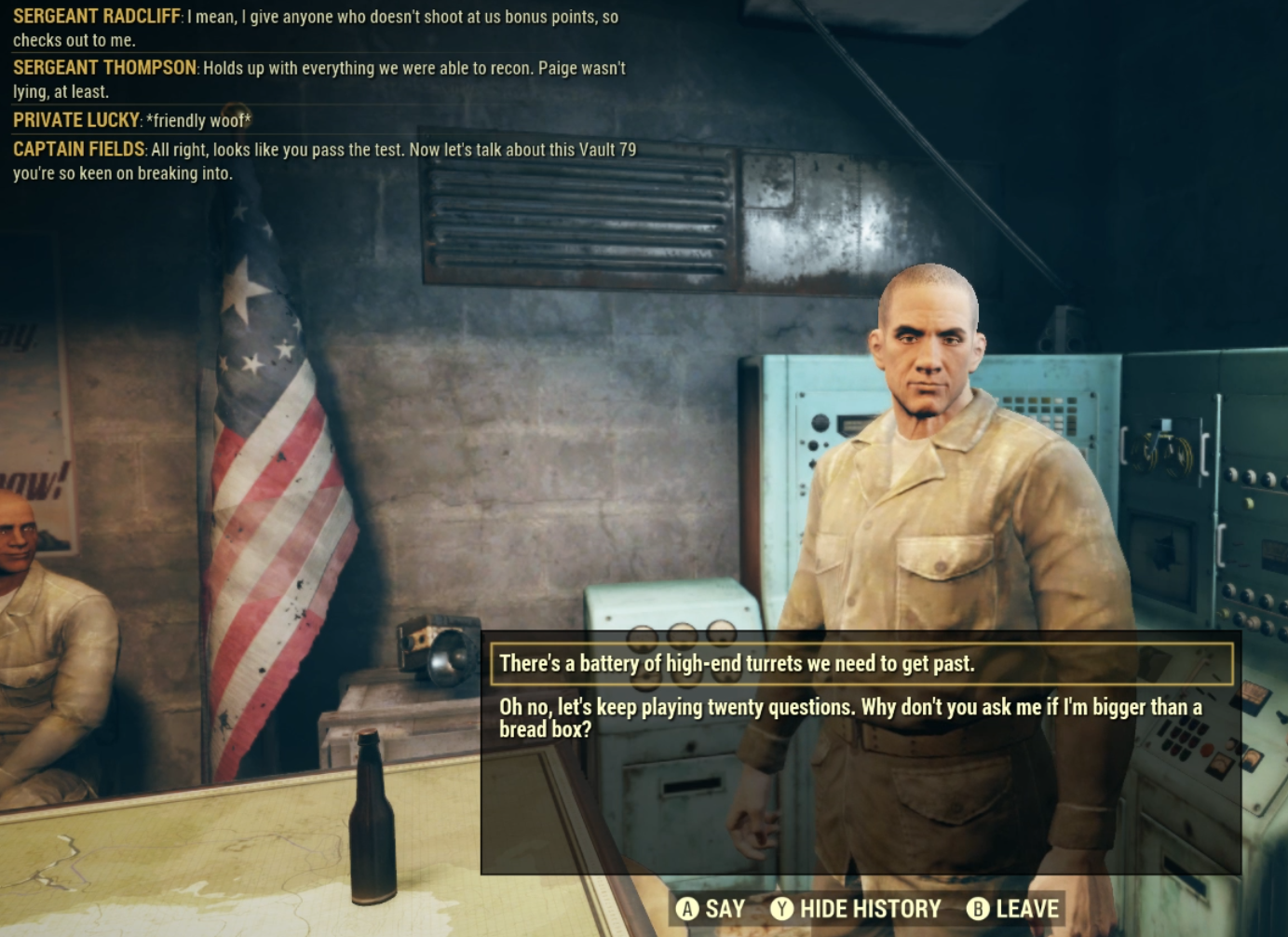Click the SAY menu option
The height and width of the screenshot is (937, 1288).
725,906
